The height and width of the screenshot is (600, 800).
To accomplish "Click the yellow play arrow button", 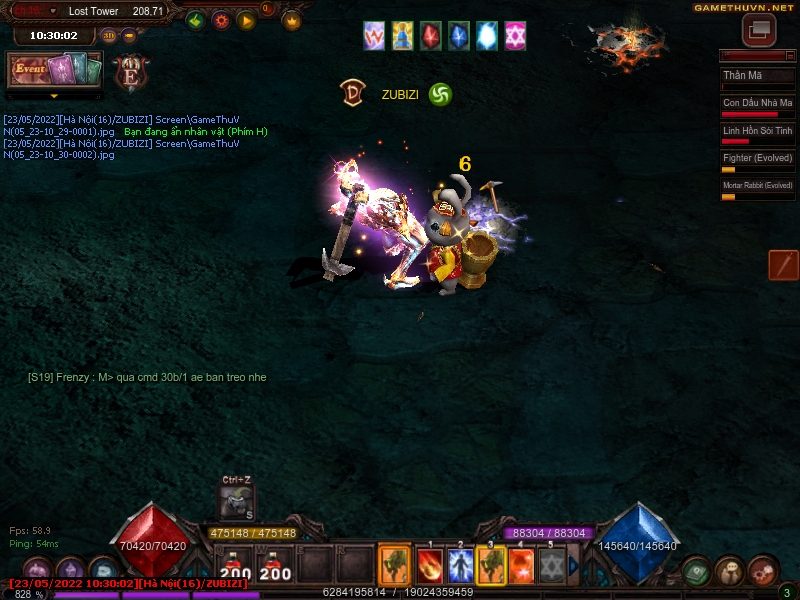I will pyautogui.click(x=246, y=20).
